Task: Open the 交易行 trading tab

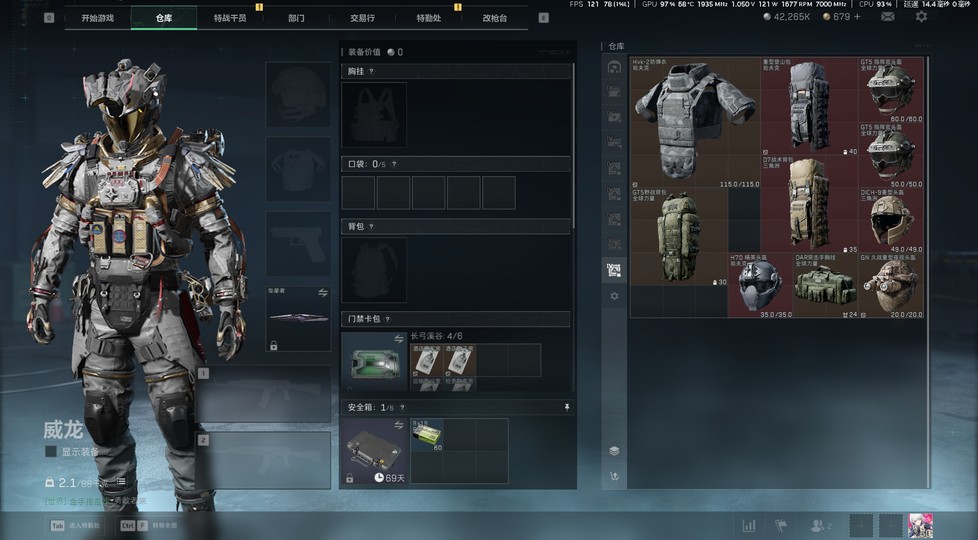Action: click(x=362, y=18)
